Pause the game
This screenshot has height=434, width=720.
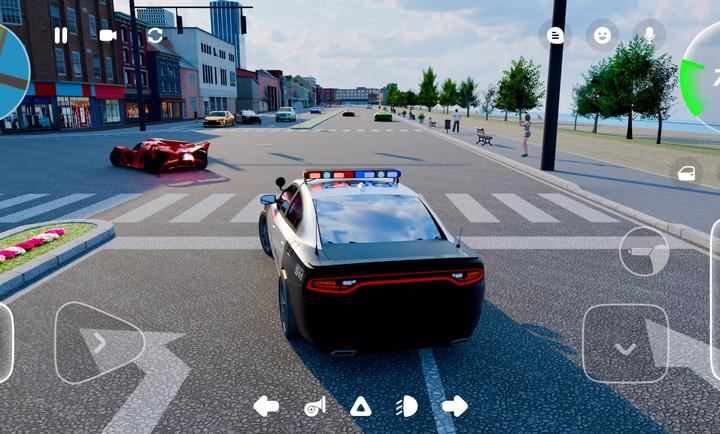click(x=61, y=35)
